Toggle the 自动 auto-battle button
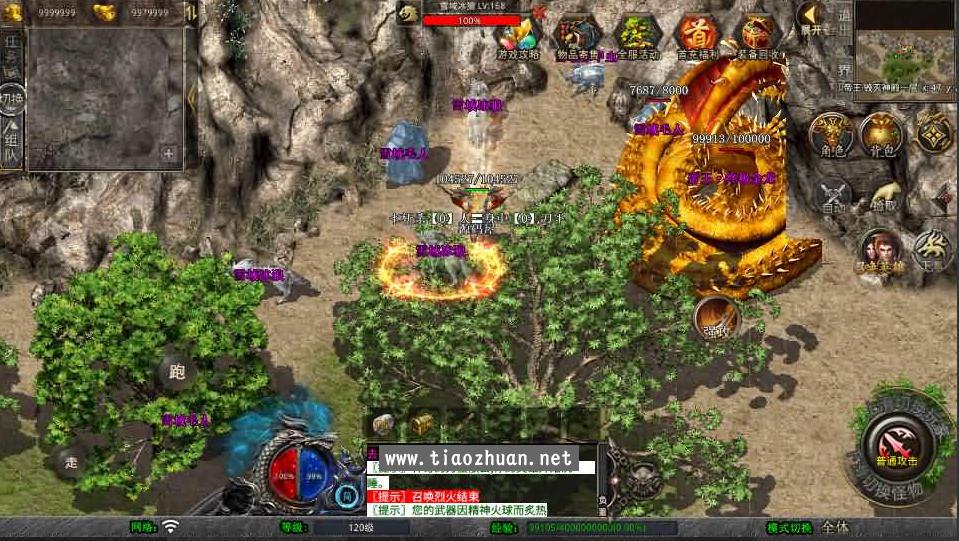The width and height of the screenshot is (959, 541). (833, 195)
